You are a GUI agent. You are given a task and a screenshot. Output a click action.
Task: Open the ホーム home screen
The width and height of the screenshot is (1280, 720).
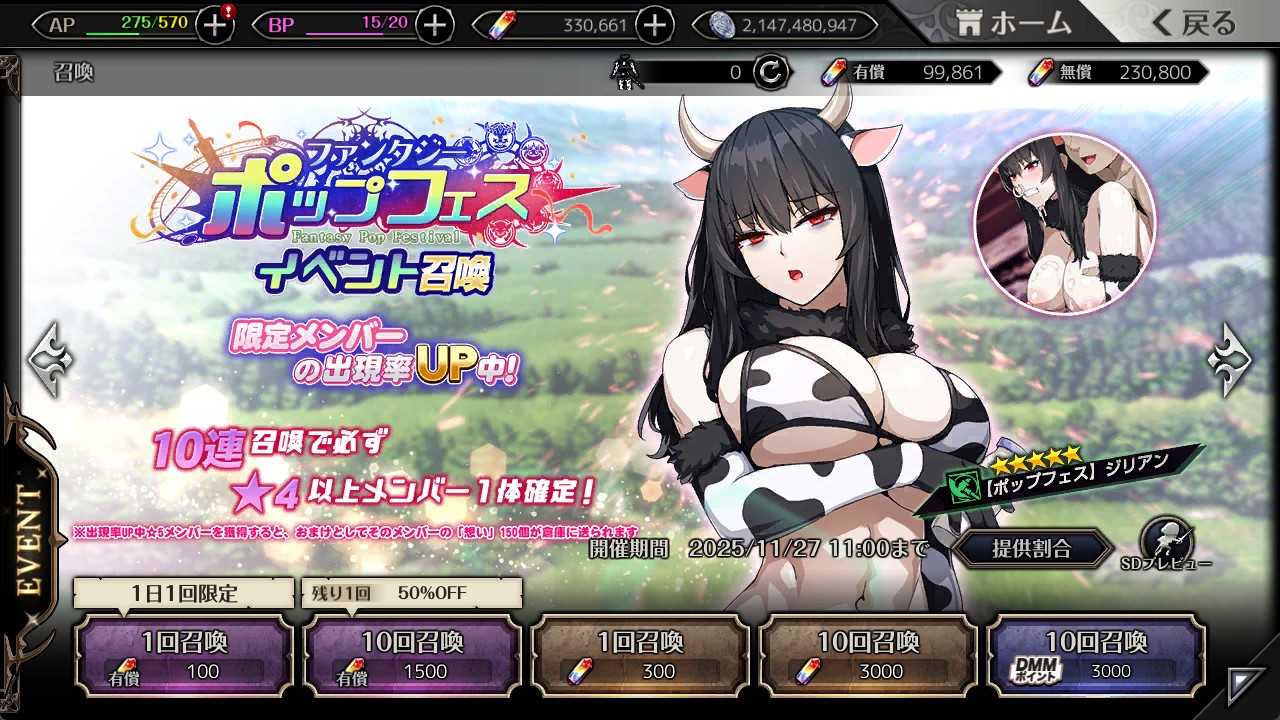tap(1014, 24)
